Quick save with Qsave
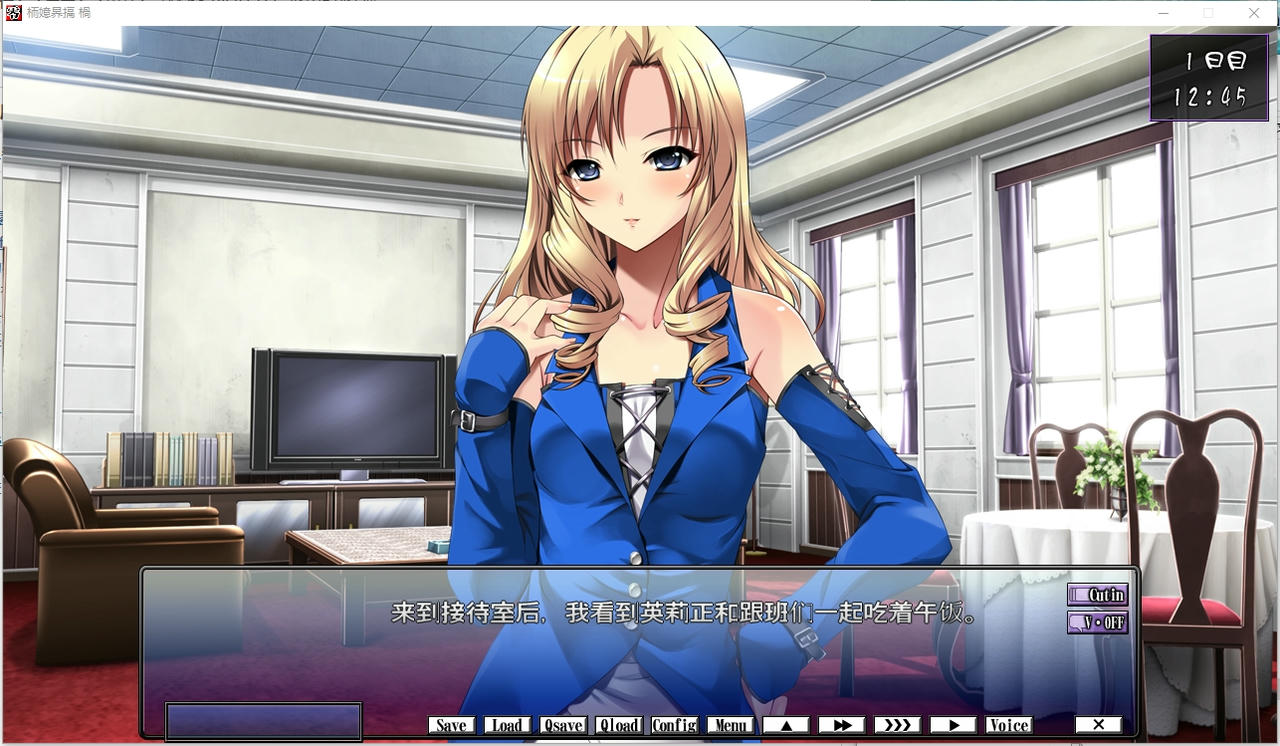1280x746 pixels. [x=563, y=725]
